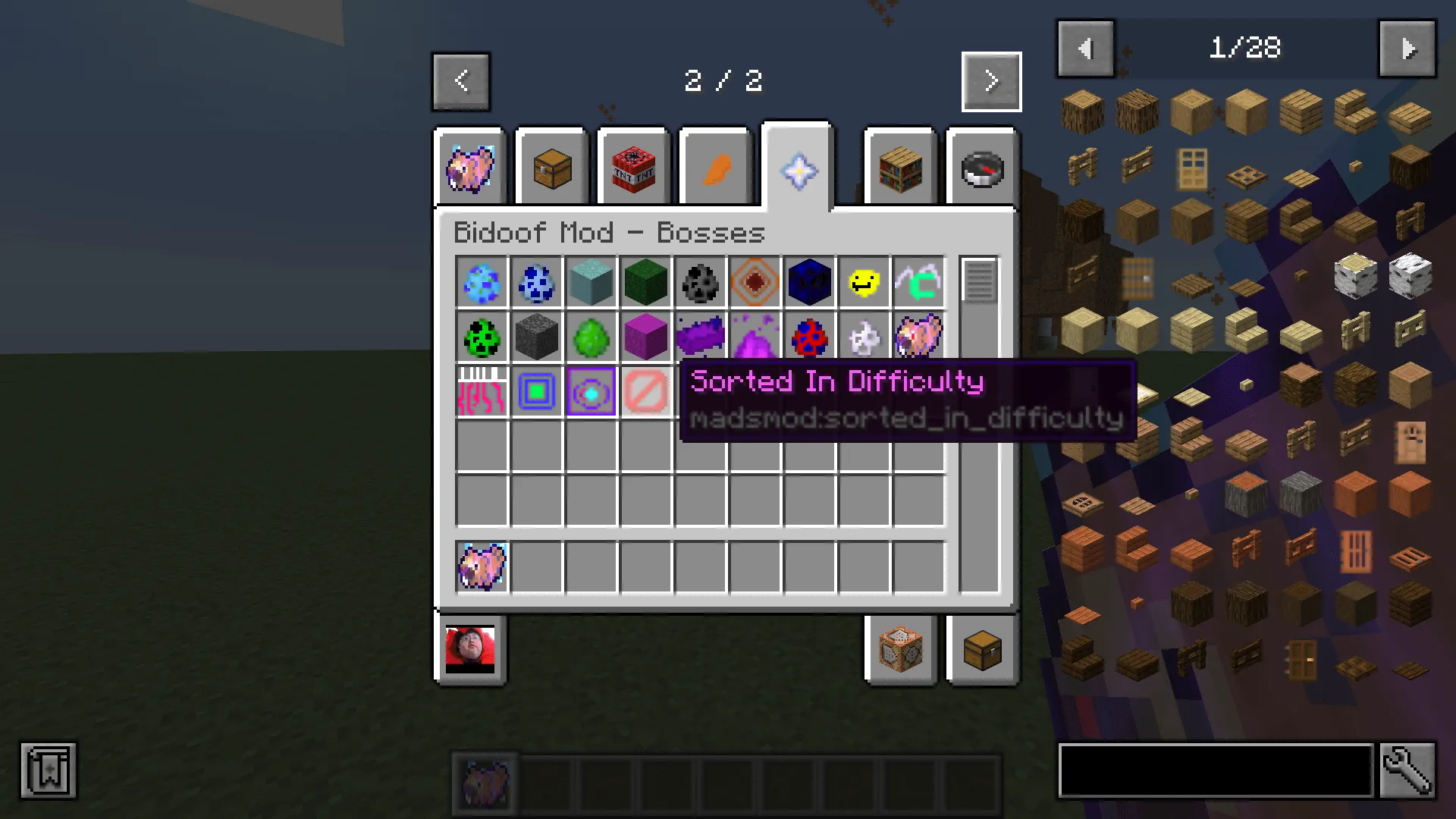Screen dimensions: 1456x819
Task: Take the teal block item
Action: click(x=591, y=283)
